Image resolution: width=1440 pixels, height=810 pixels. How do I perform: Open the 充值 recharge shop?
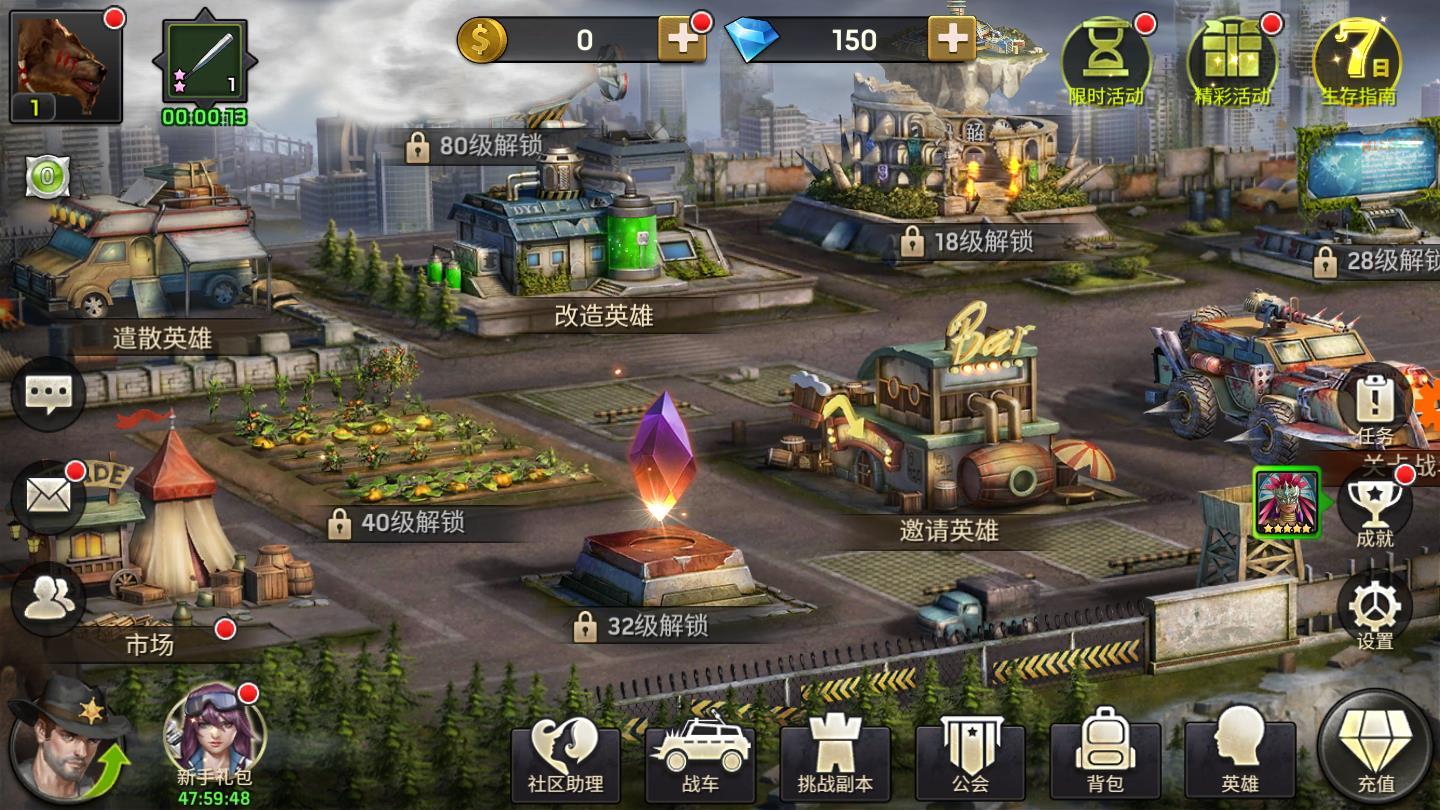tap(1375, 748)
